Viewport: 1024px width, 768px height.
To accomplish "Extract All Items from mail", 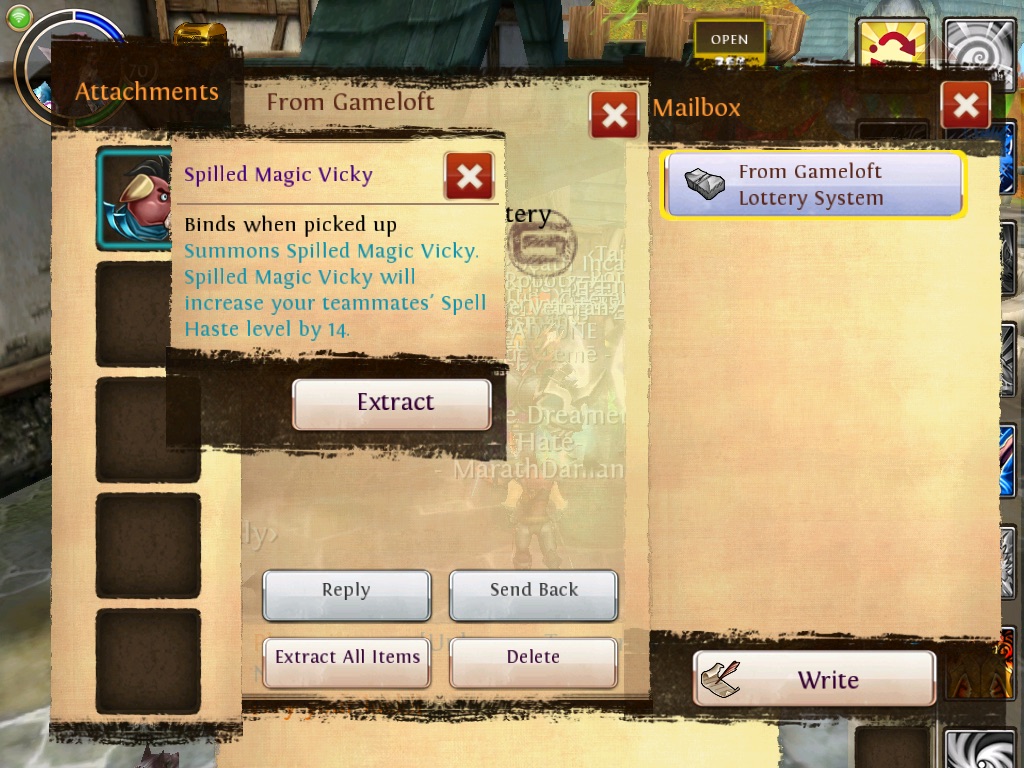I will pos(347,658).
